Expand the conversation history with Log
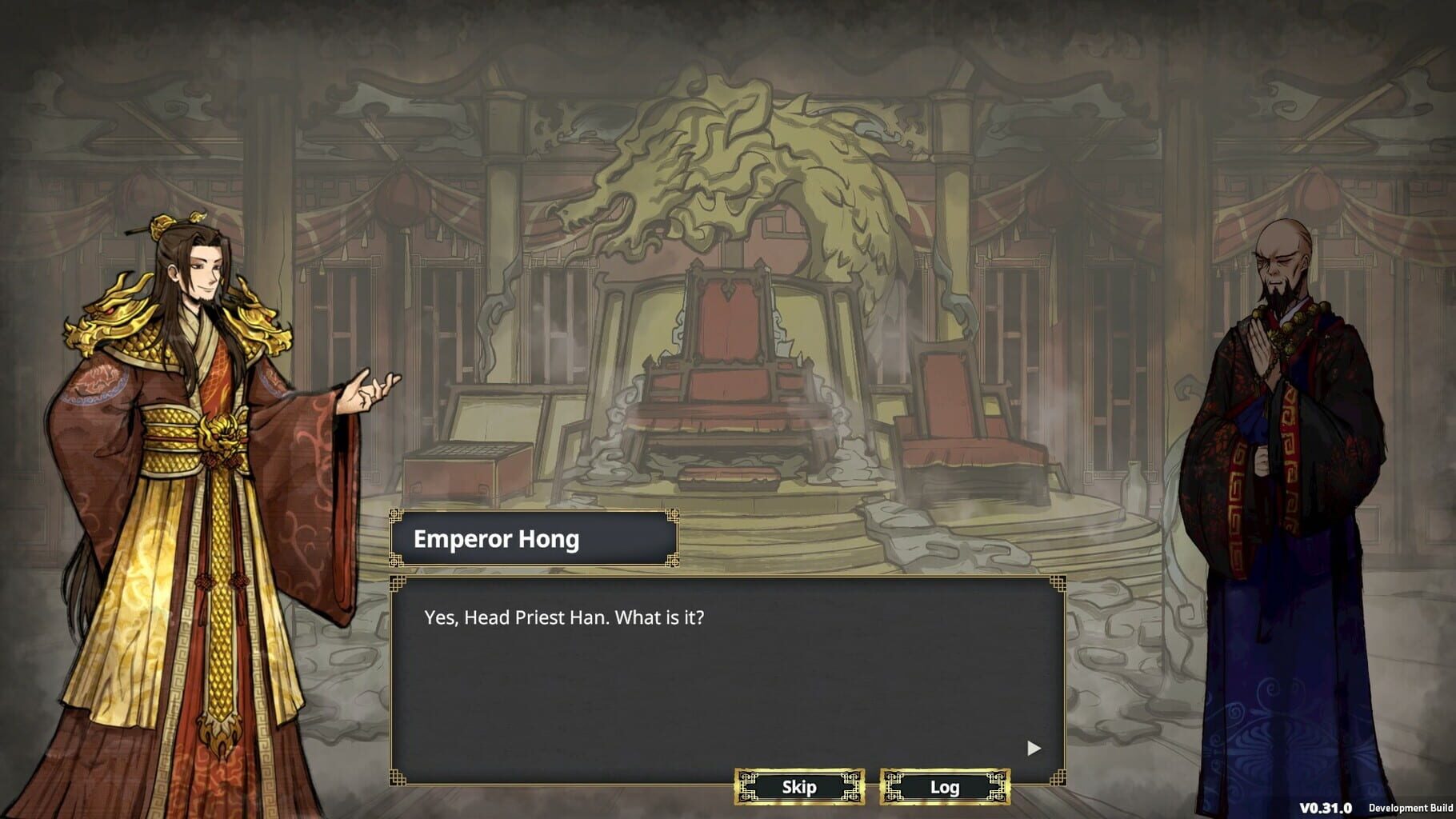 pos(944,787)
